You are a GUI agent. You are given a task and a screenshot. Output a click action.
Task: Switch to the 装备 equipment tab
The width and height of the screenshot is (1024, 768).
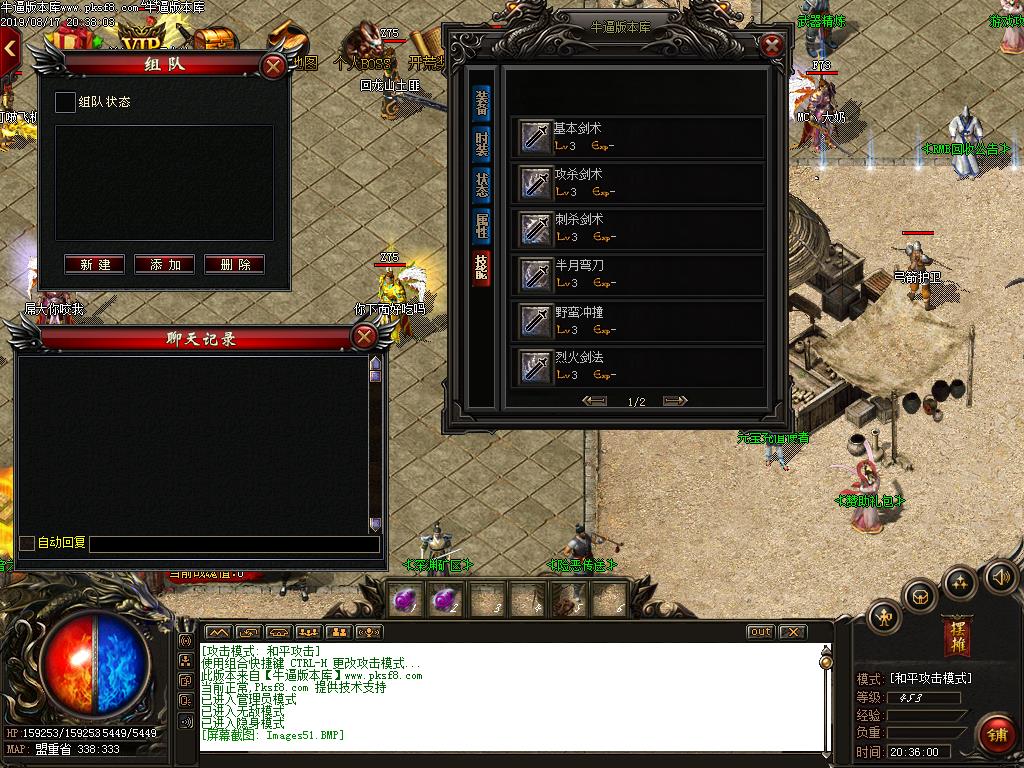482,103
